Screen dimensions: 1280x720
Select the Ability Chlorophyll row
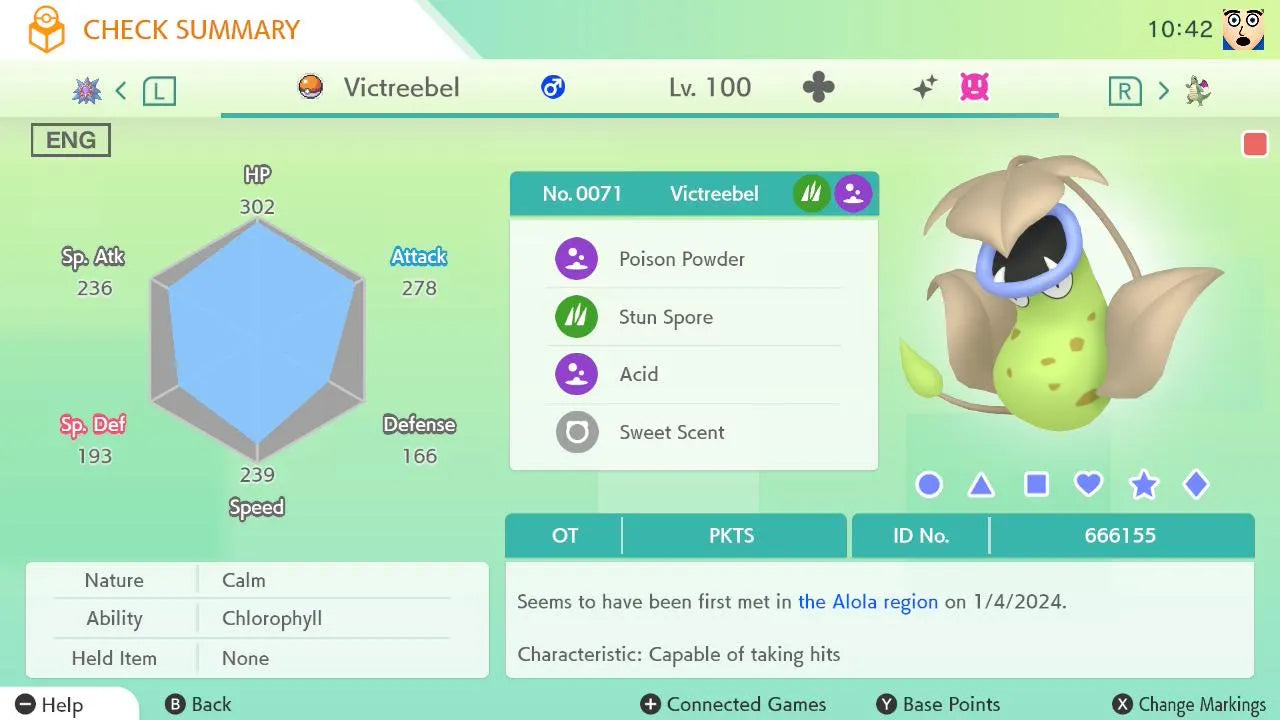(x=257, y=619)
